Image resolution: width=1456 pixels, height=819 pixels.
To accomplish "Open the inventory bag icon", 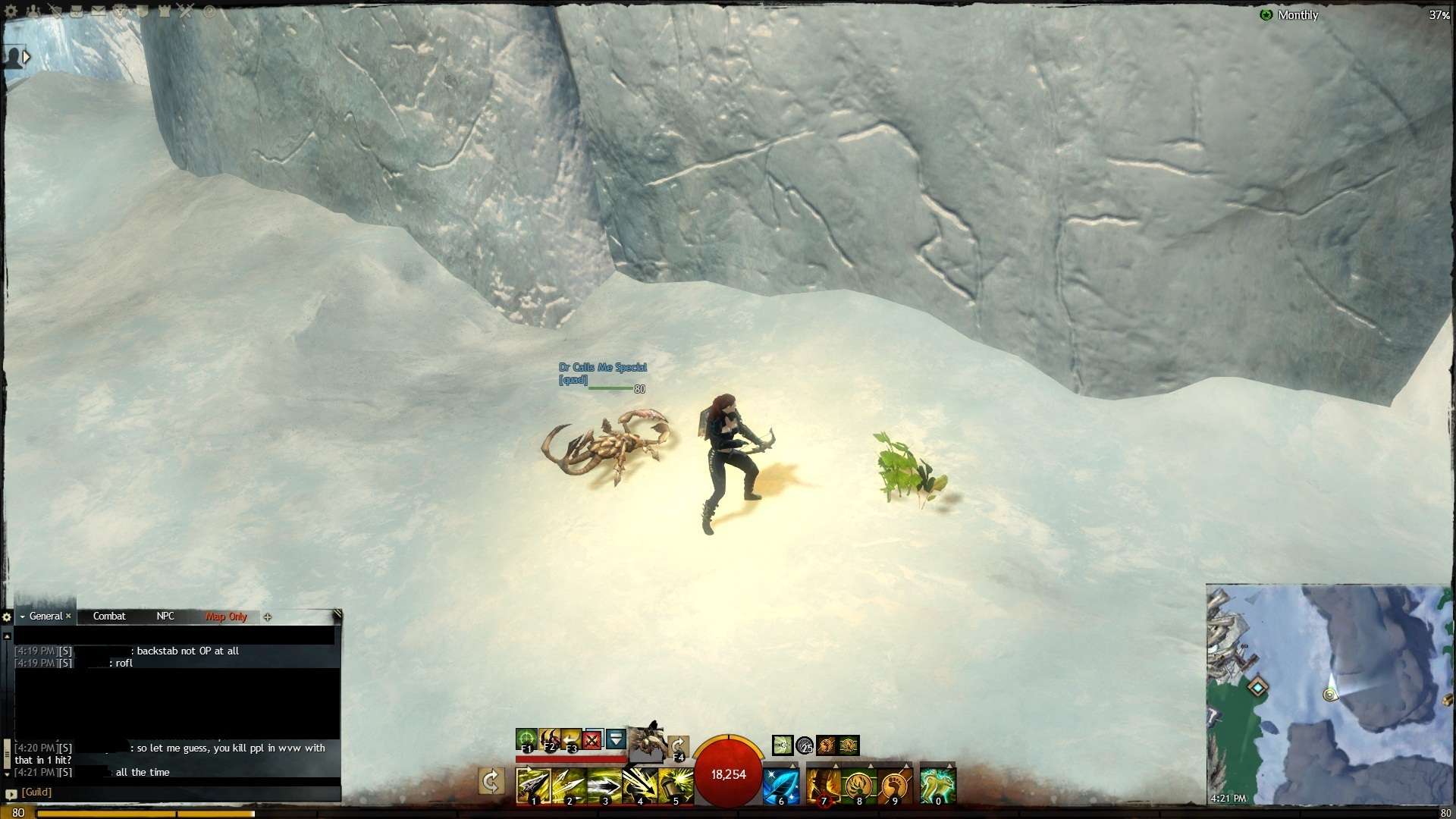I will pos(77,11).
